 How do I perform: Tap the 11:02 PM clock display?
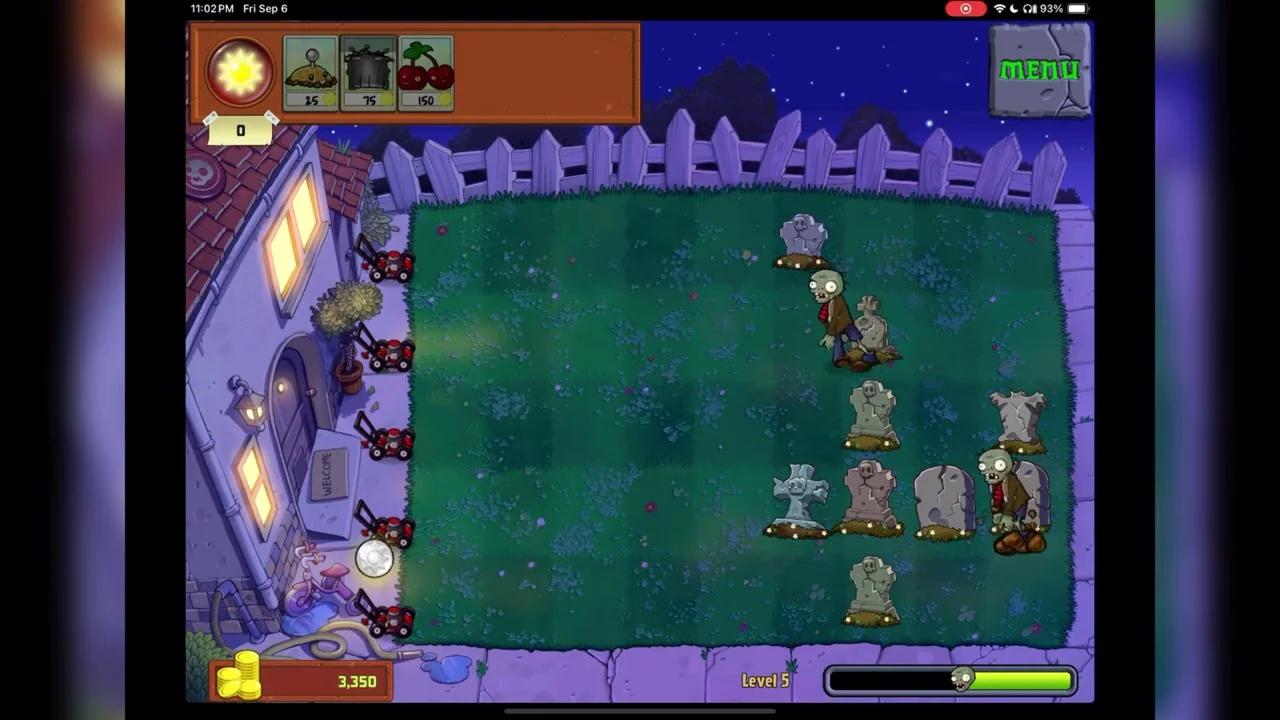point(214,9)
